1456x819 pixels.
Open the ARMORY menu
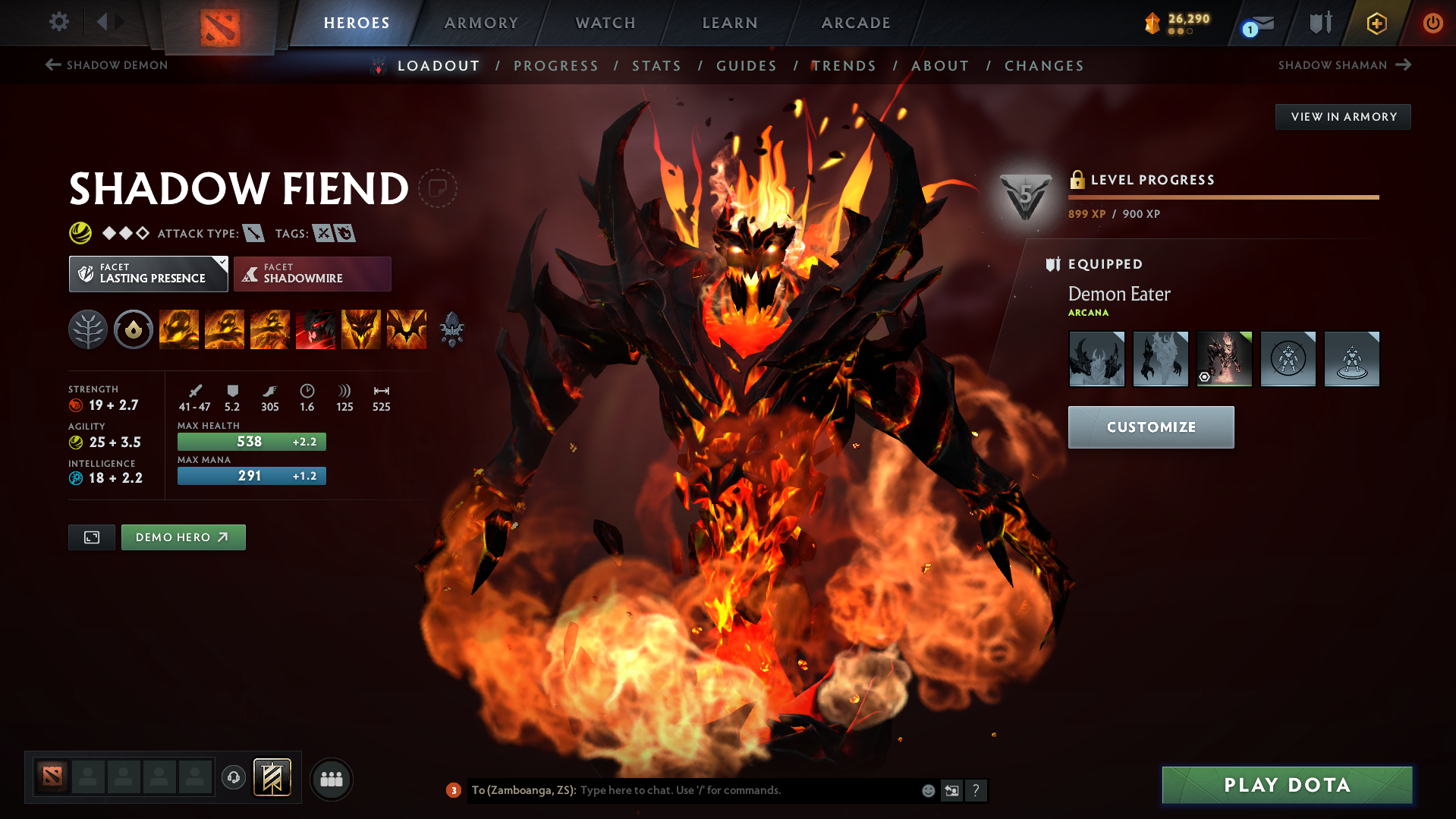pos(481,23)
